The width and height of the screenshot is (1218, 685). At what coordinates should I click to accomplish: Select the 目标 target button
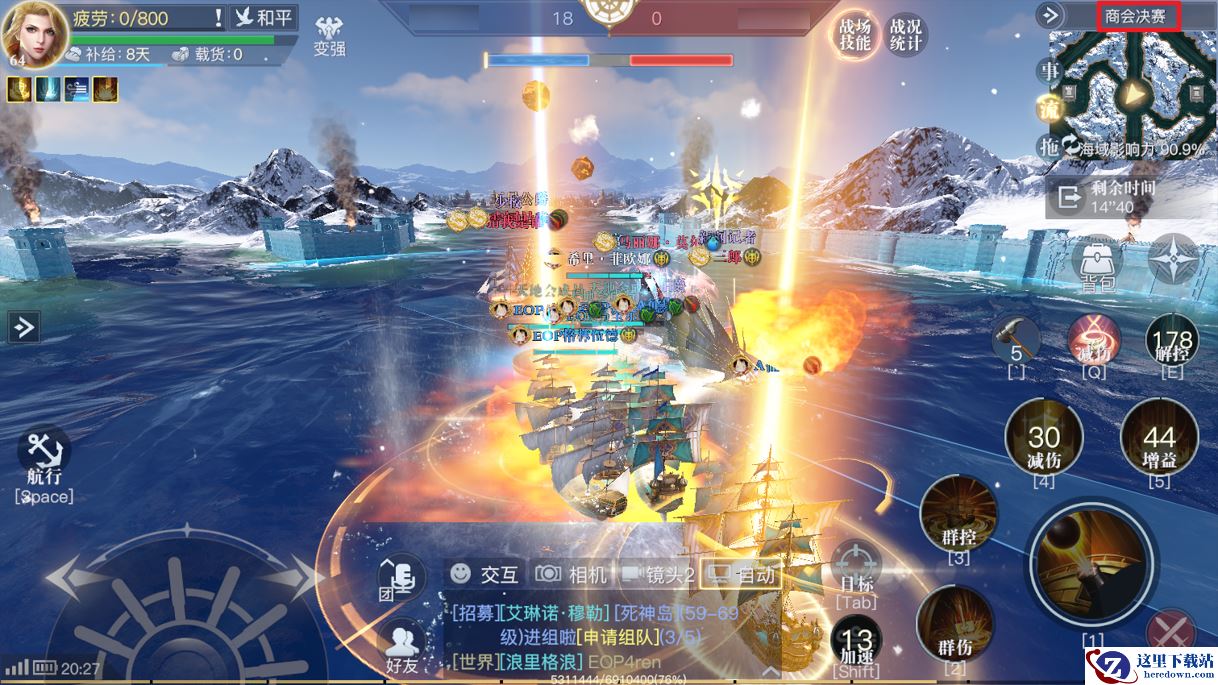pyautogui.click(x=856, y=568)
